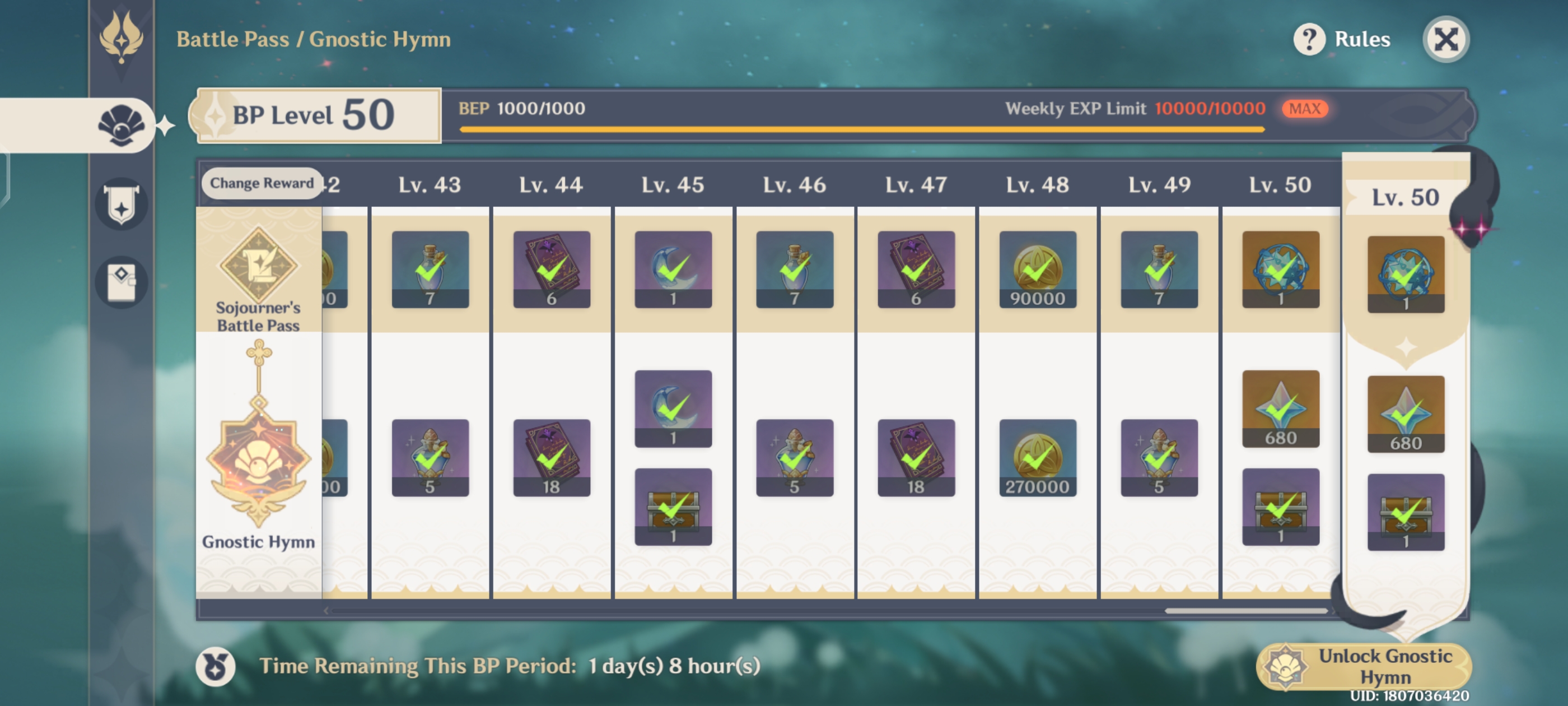
Task: Select the Lv. 45 free crescent moon reward
Action: pos(673,270)
